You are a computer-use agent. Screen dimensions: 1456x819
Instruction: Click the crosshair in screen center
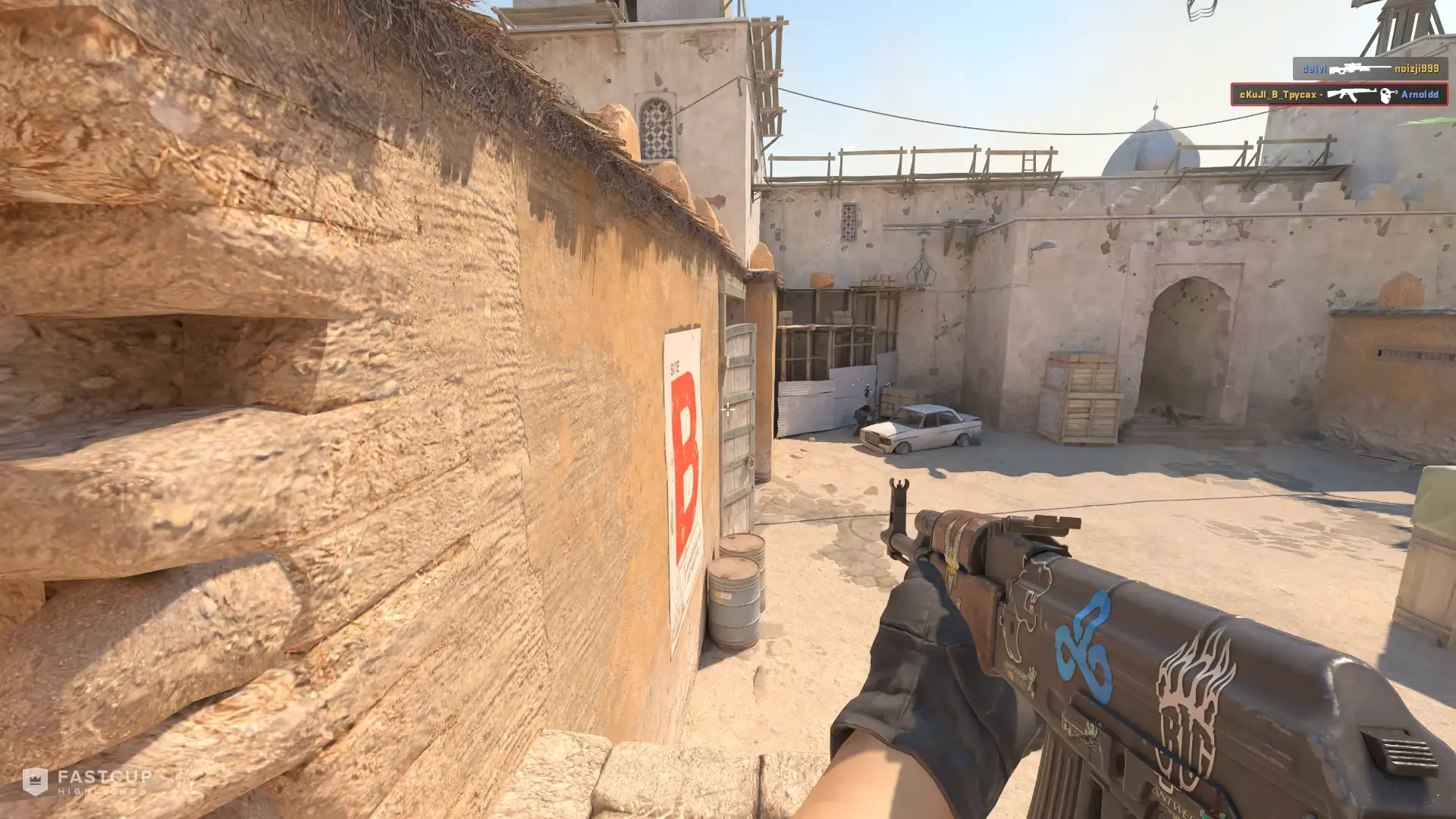(728, 409)
